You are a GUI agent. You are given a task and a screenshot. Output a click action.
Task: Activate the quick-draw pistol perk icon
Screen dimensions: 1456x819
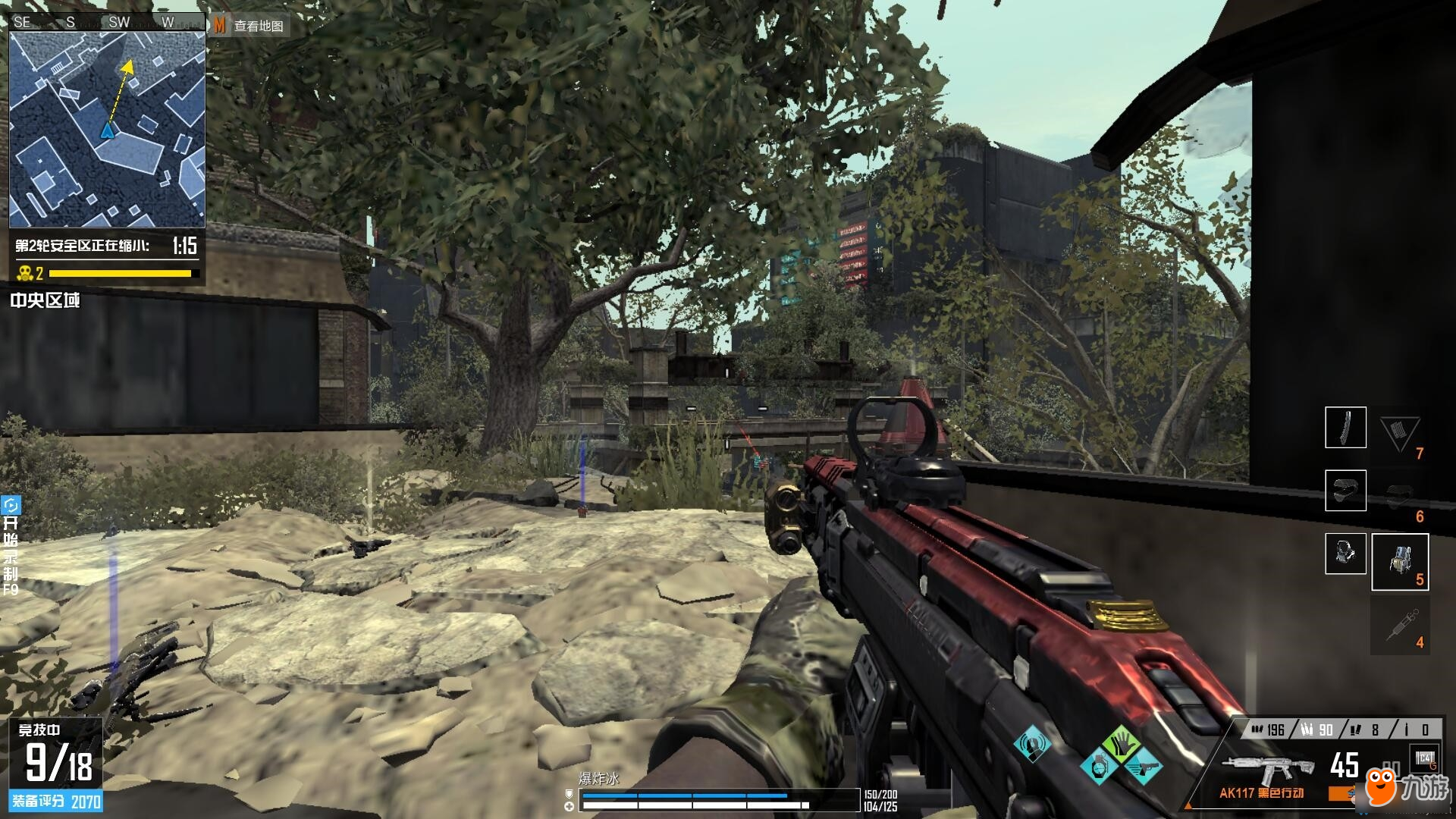pyautogui.click(x=1143, y=767)
